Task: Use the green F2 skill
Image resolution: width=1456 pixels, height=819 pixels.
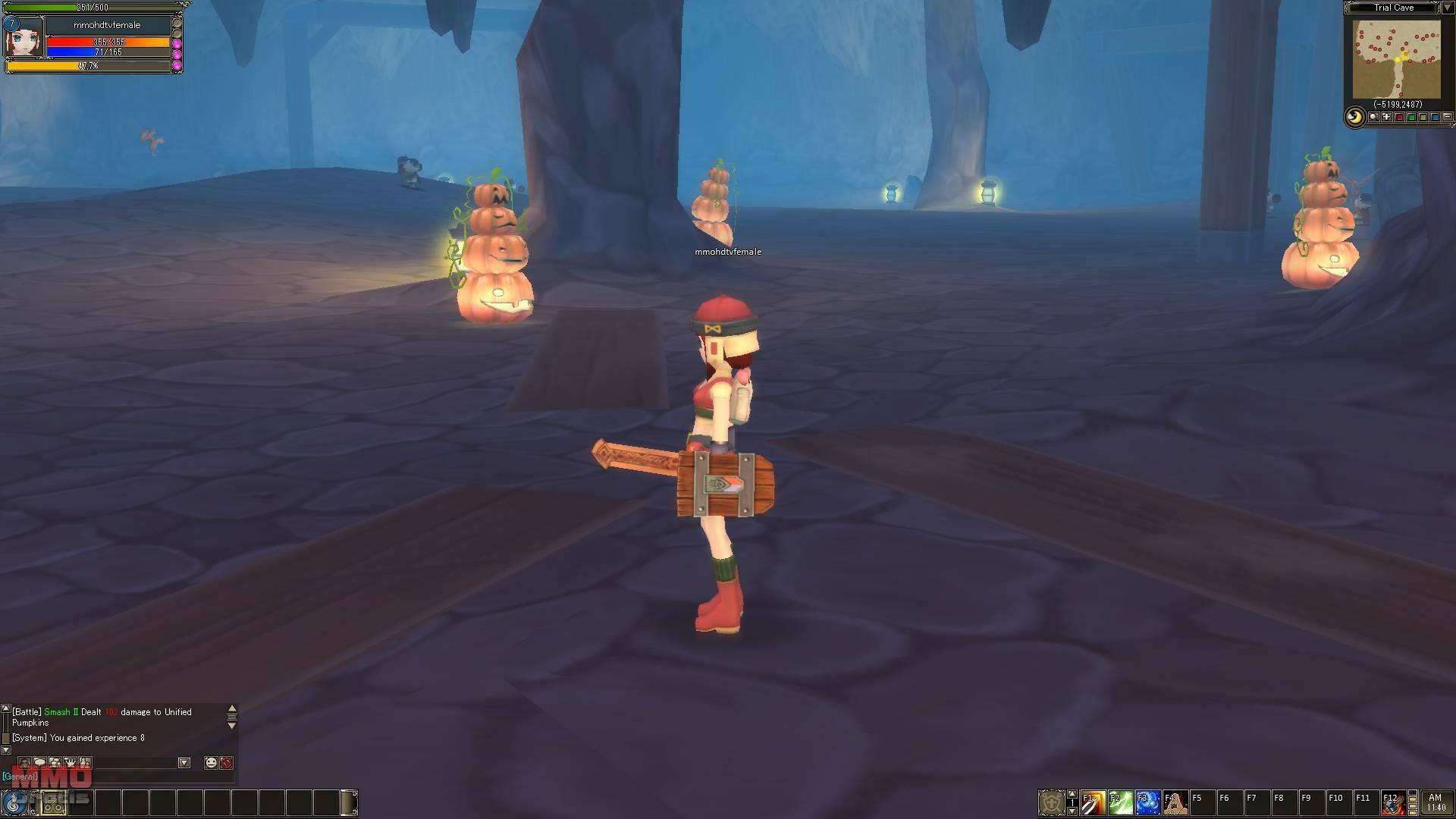Action: point(1120,802)
